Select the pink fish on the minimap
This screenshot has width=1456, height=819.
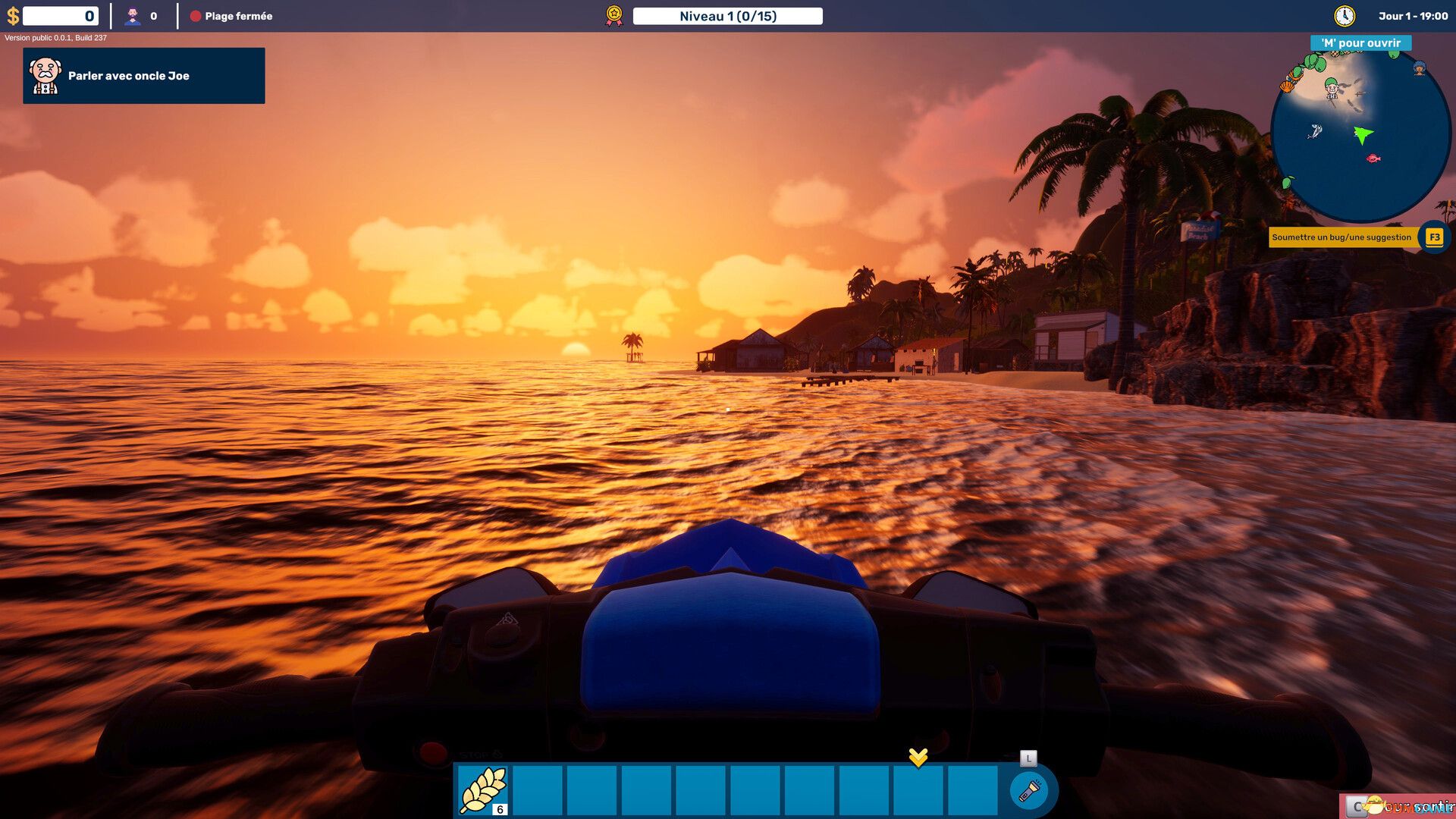[1373, 158]
